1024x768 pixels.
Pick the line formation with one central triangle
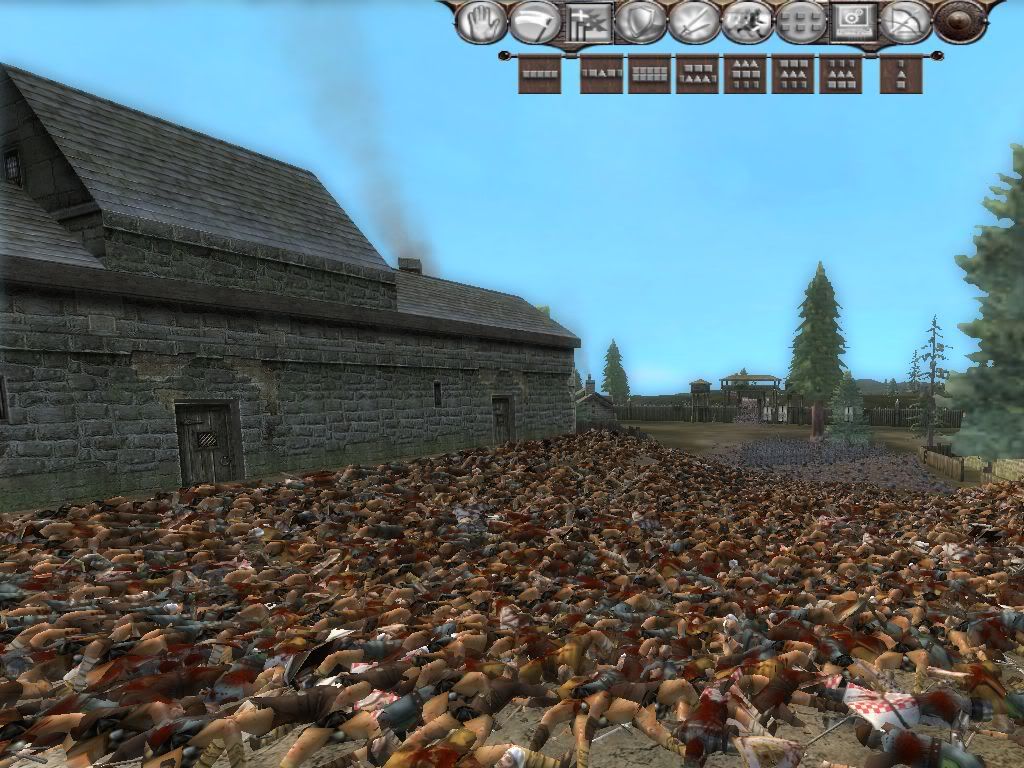click(601, 74)
